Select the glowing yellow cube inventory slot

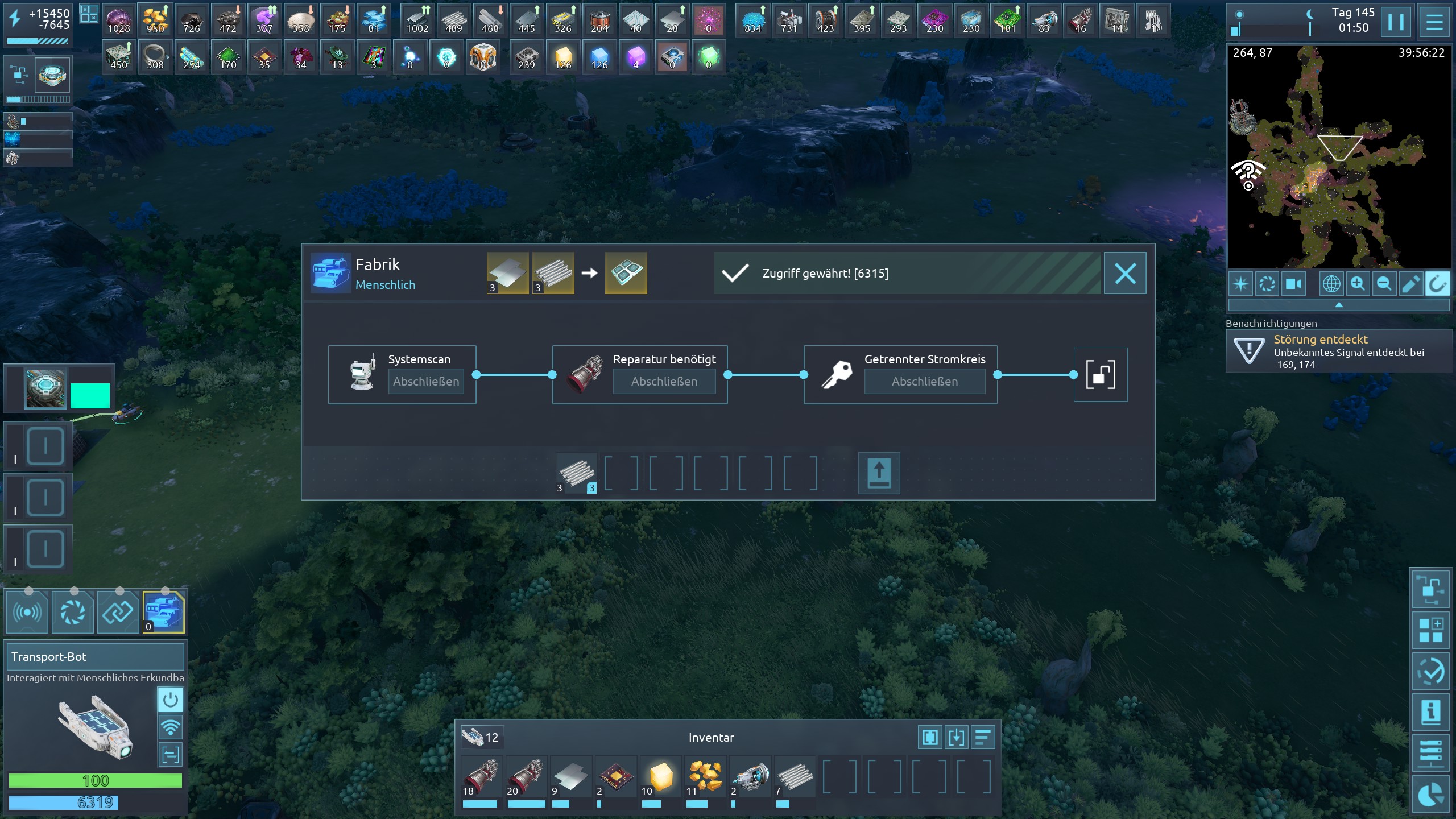pos(660,777)
